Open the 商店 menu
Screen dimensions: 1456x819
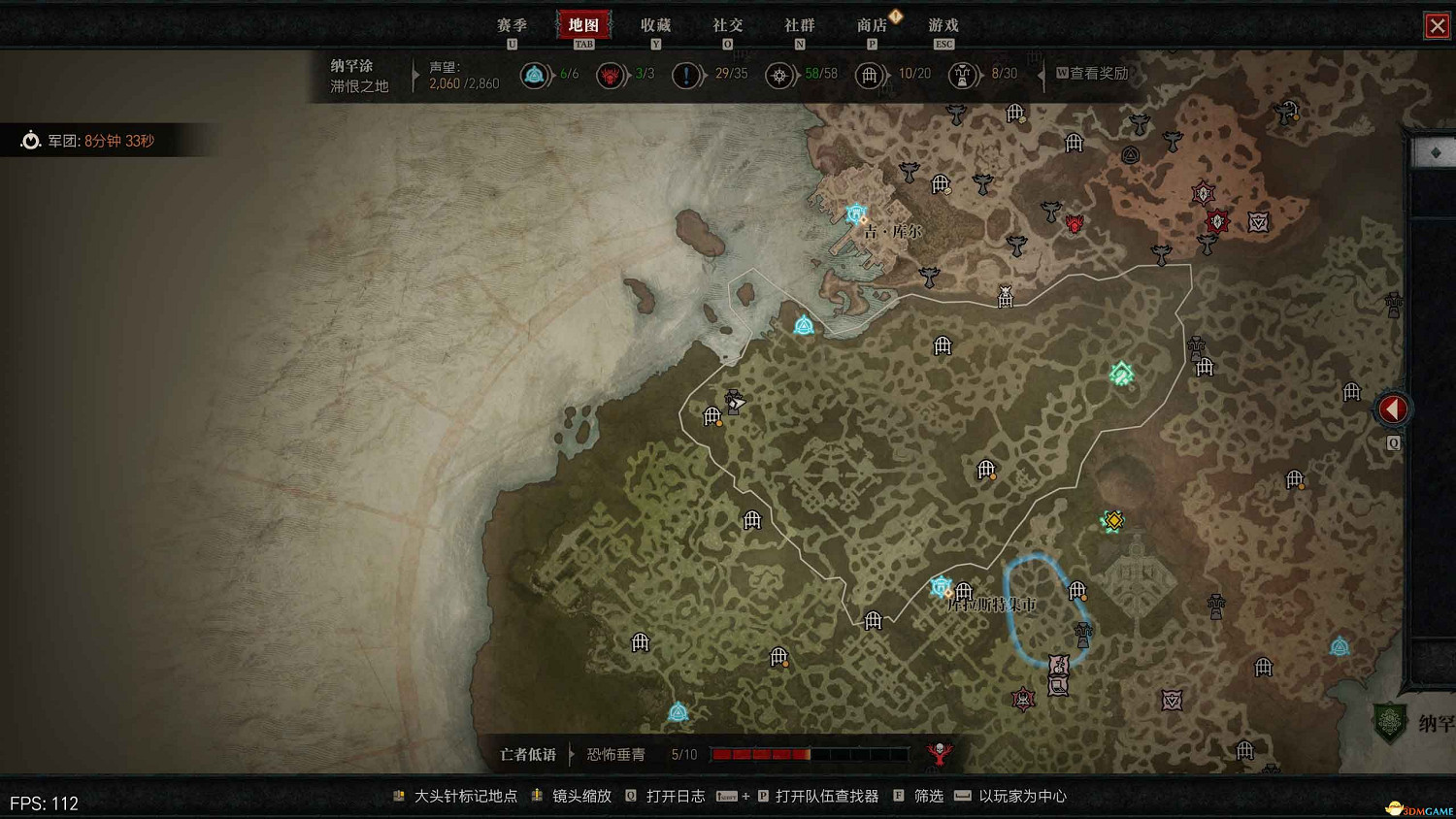click(872, 25)
